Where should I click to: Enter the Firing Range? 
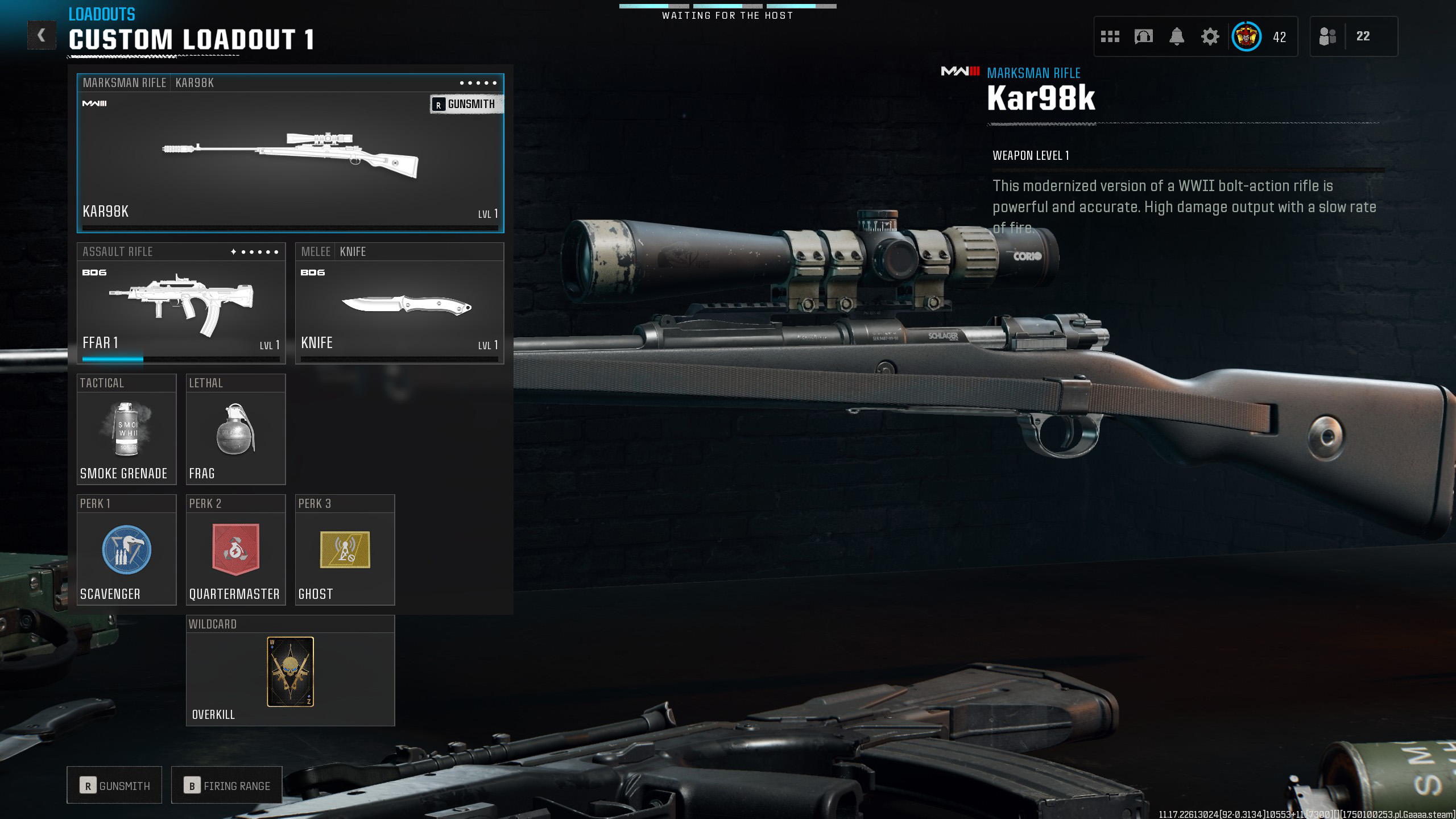[x=226, y=785]
